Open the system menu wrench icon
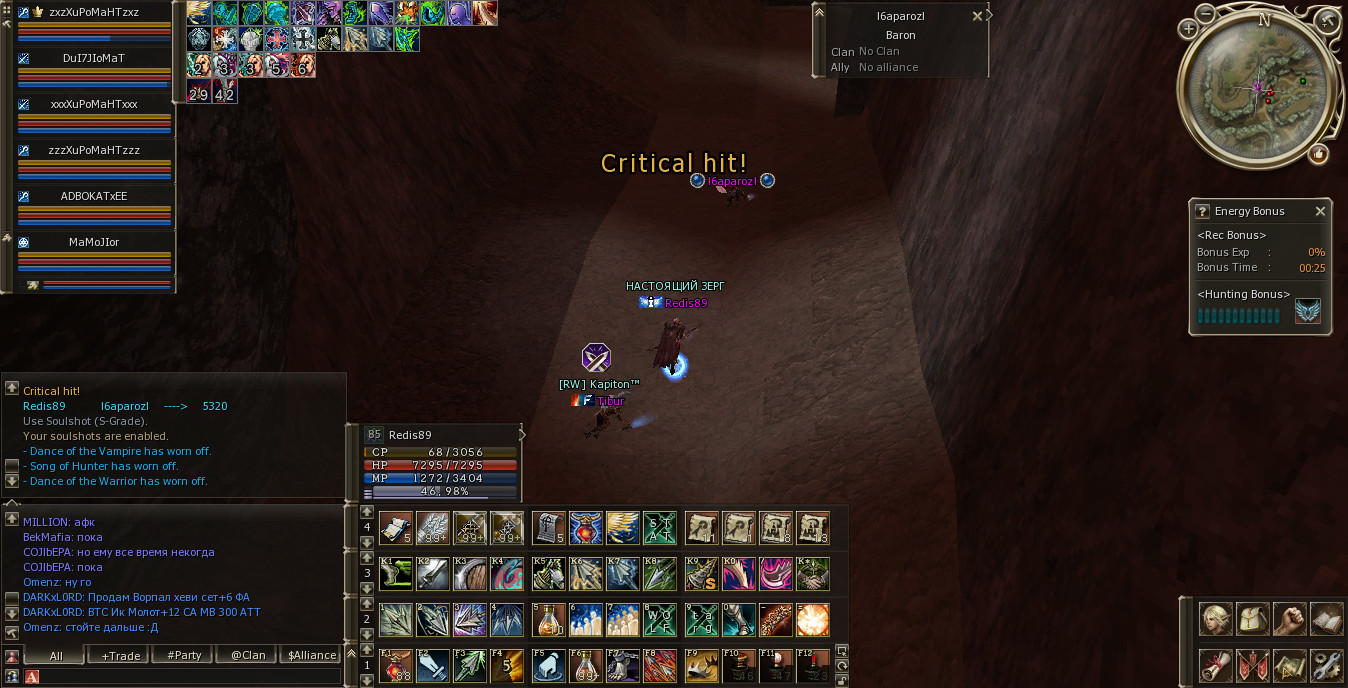 pos(1326,665)
